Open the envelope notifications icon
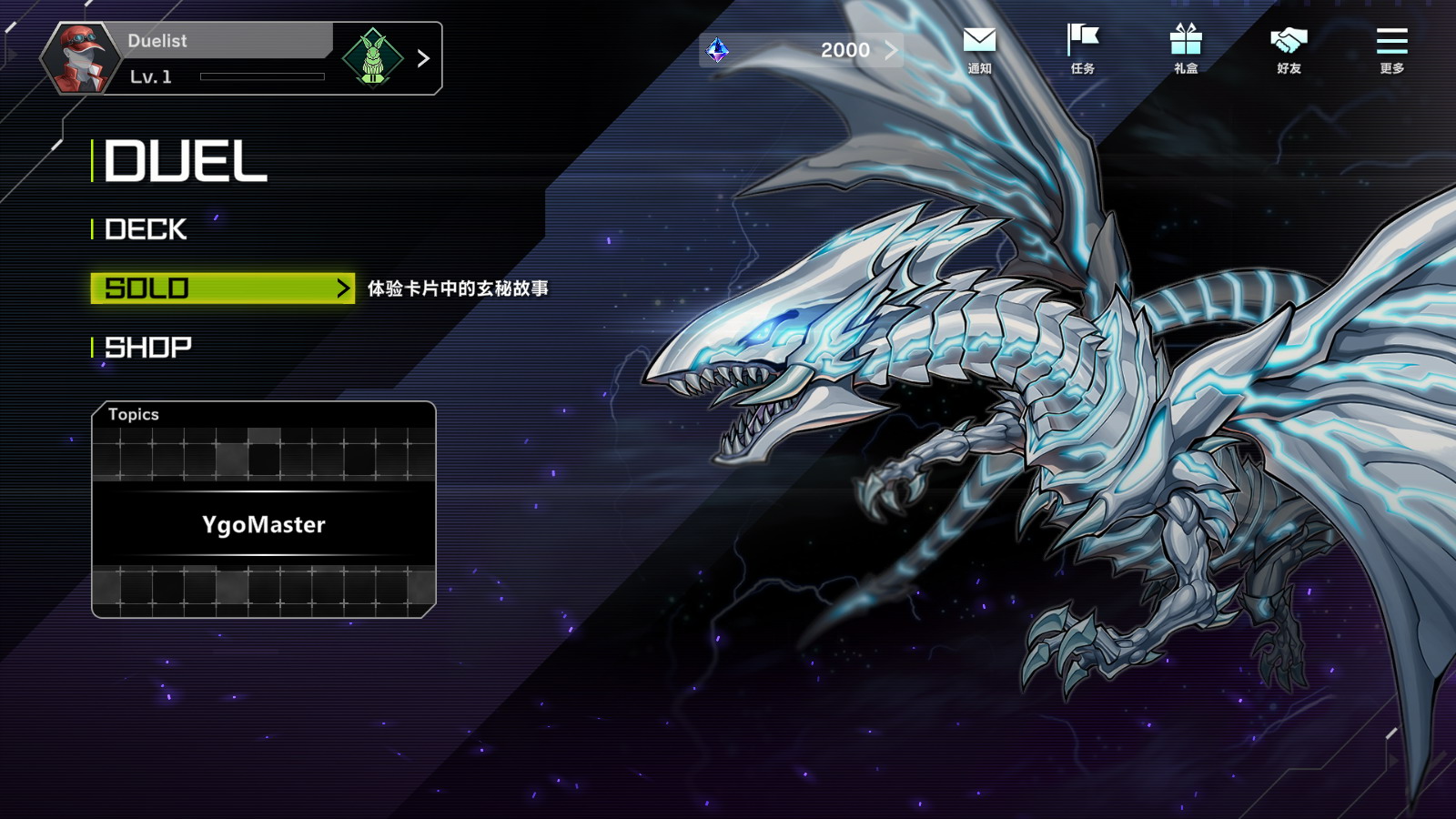Screen dimensions: 1456x819 [x=979, y=48]
